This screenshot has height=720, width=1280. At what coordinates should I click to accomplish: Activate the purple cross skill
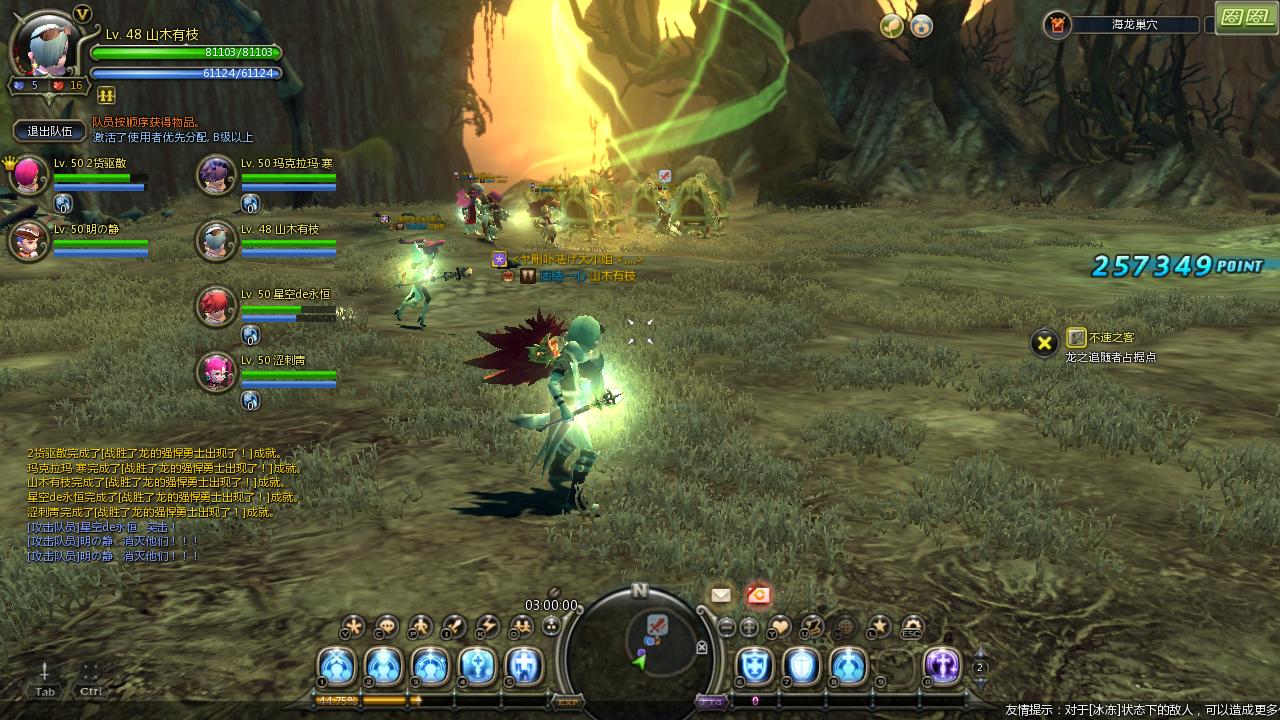(x=942, y=666)
